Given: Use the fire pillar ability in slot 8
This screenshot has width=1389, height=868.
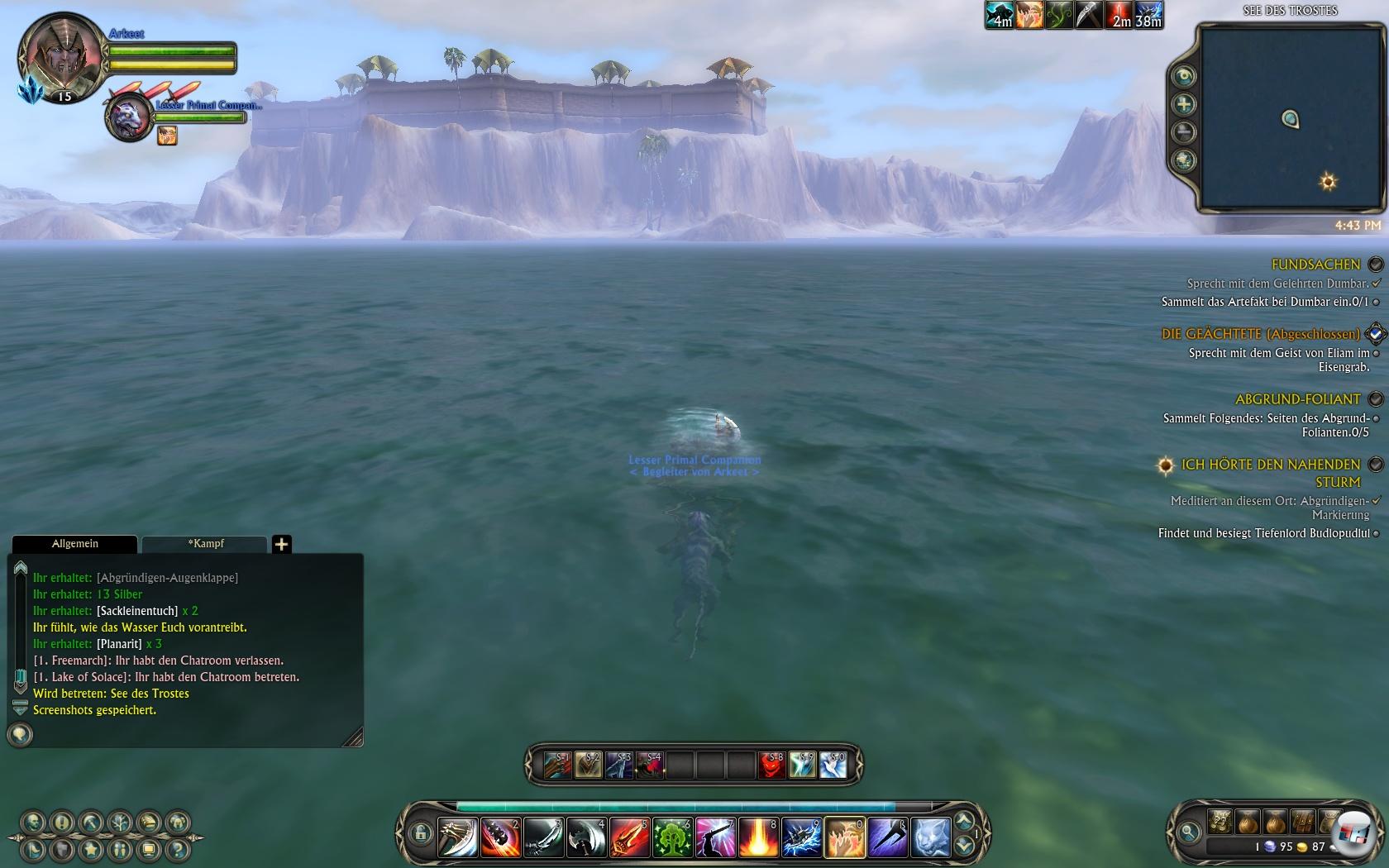Looking at the screenshot, I should pyautogui.click(x=758, y=837).
